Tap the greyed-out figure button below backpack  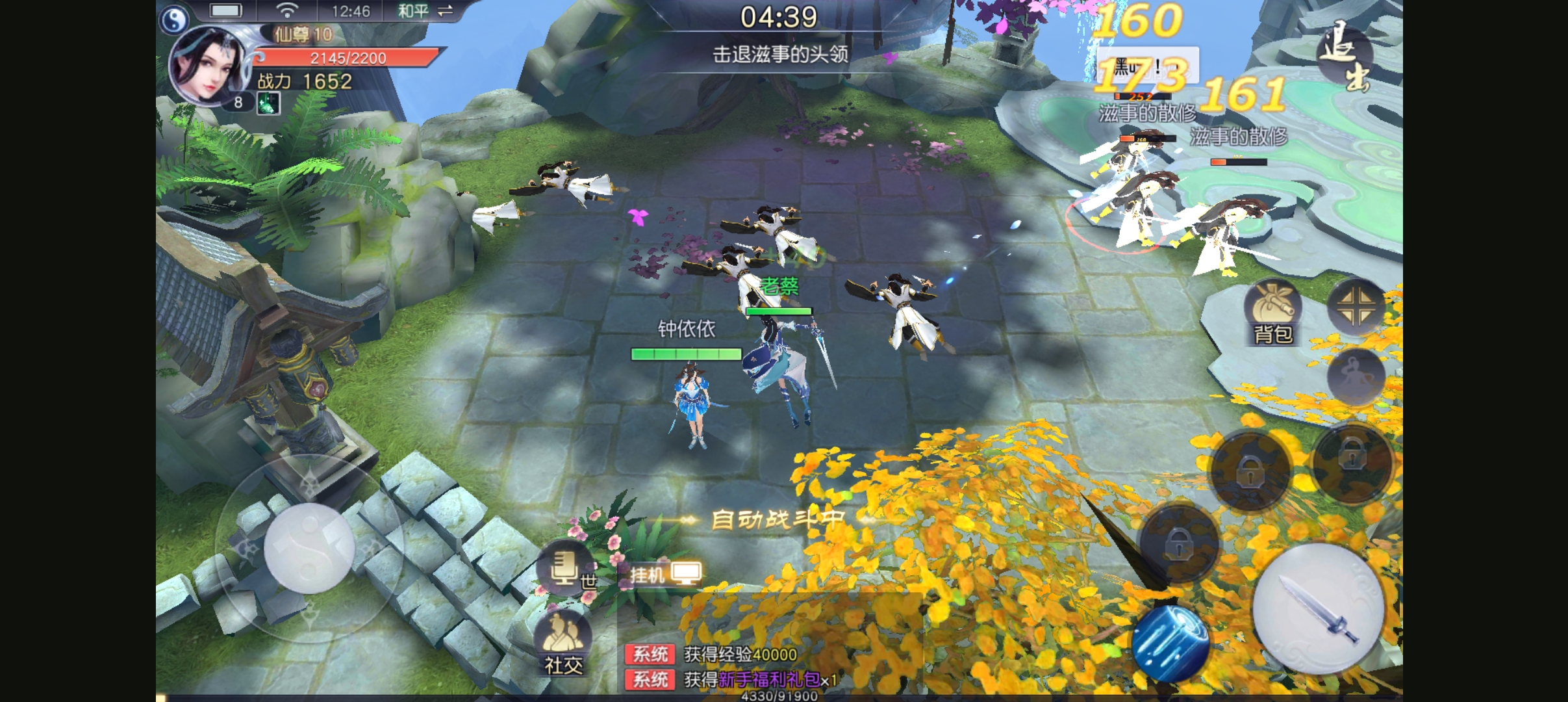1355,377
